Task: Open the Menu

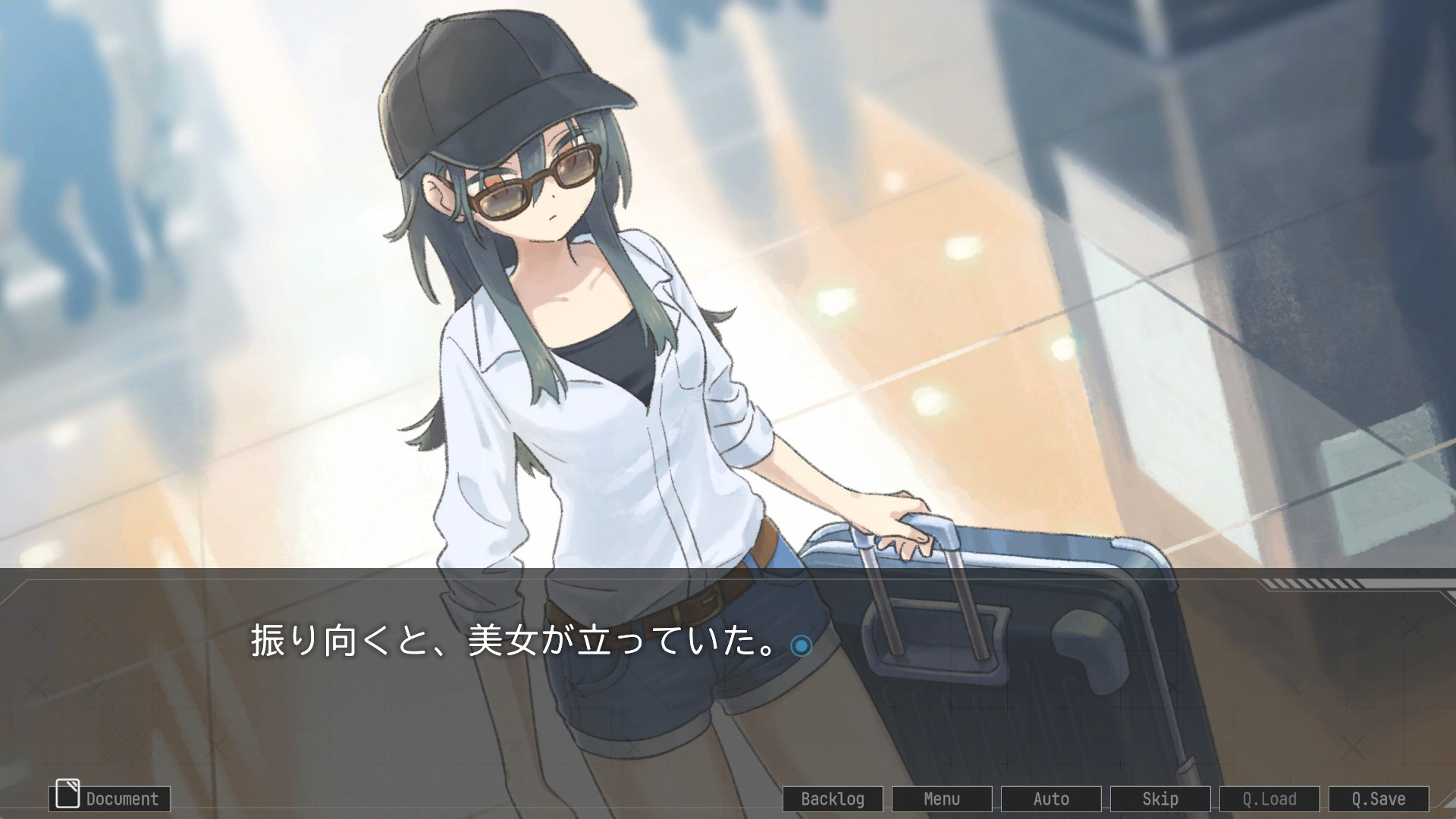Action: (942, 799)
